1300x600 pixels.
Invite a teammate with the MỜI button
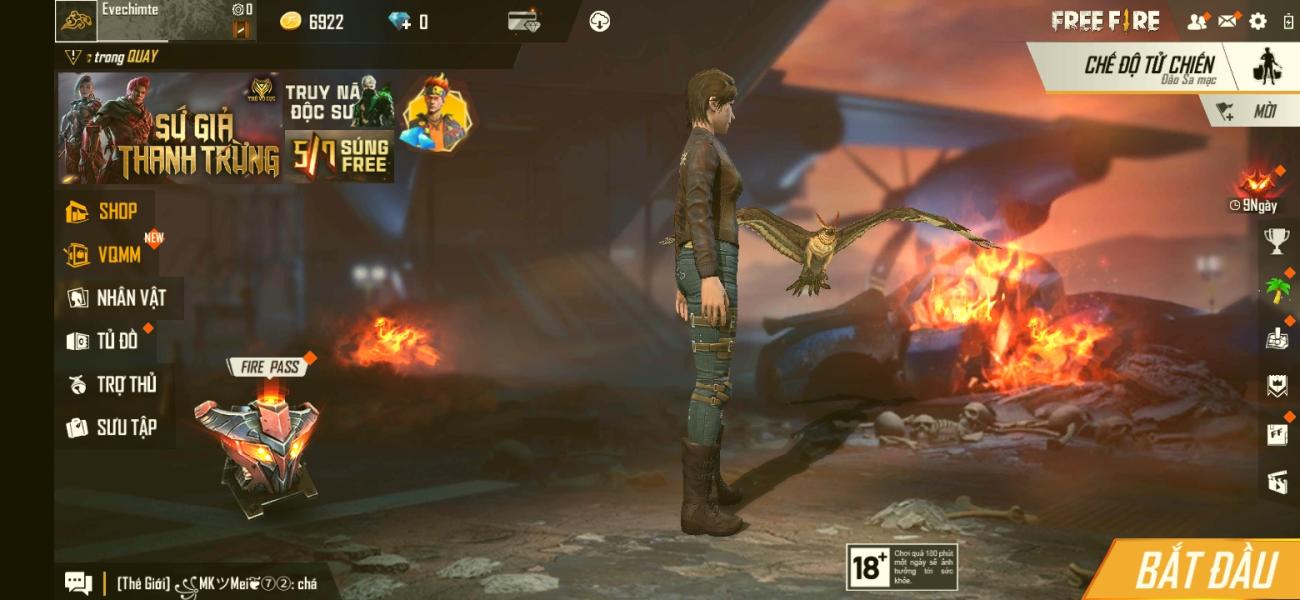pyautogui.click(x=1251, y=112)
